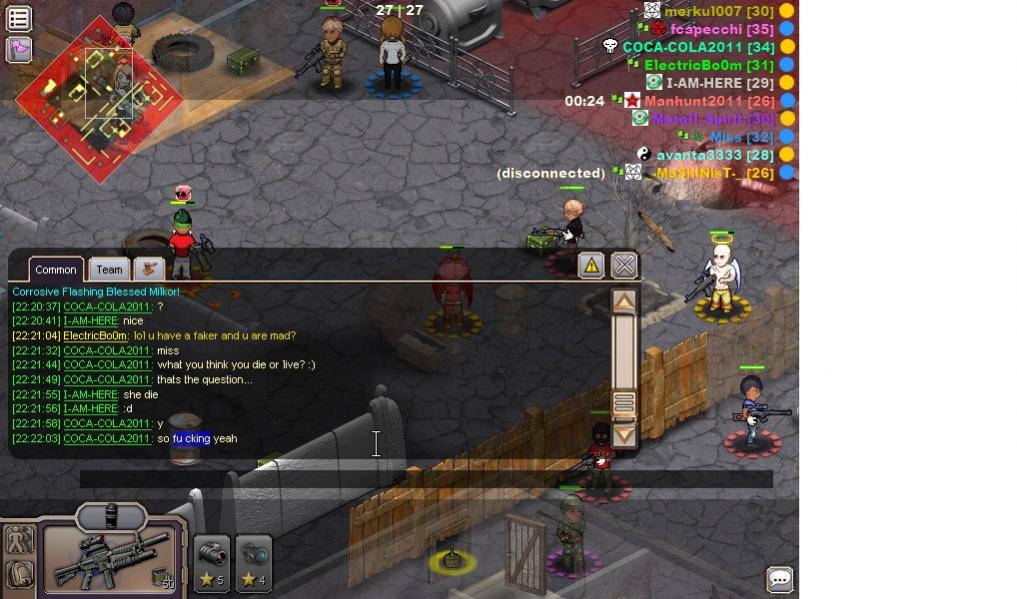
Task: Open the list menu button
Action: [x=19, y=18]
